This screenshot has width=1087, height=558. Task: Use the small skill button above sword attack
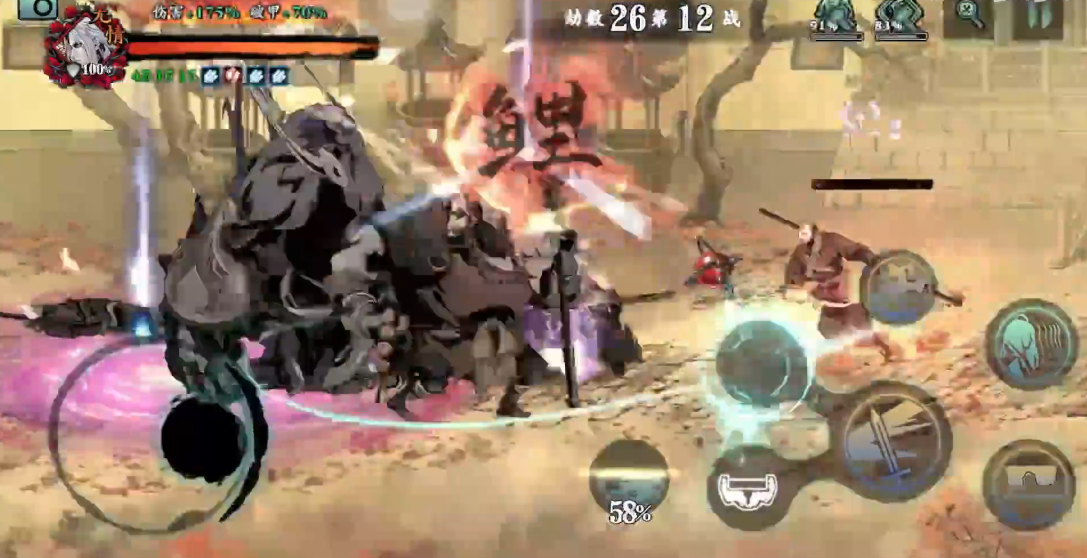[x=898, y=286]
